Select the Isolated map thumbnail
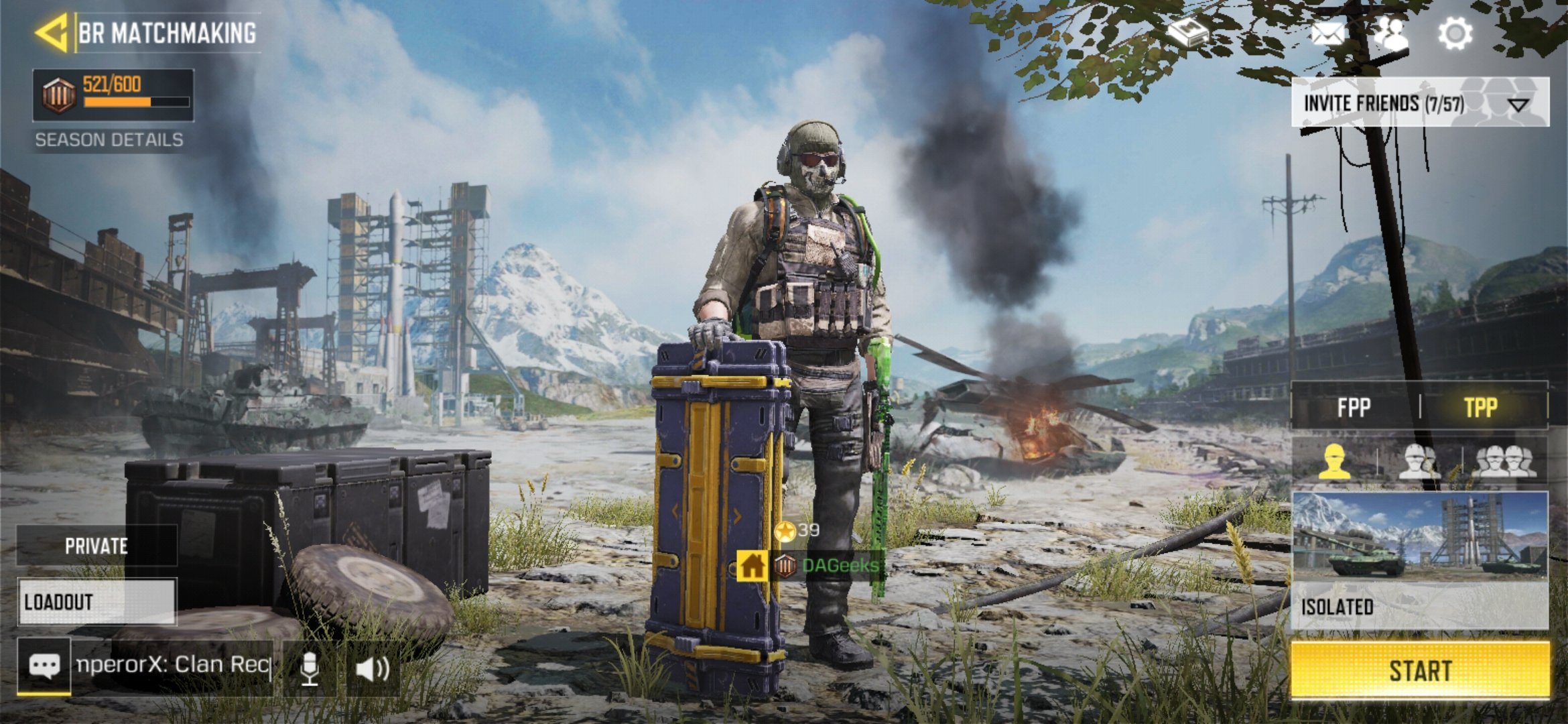1568x724 pixels. click(1419, 536)
